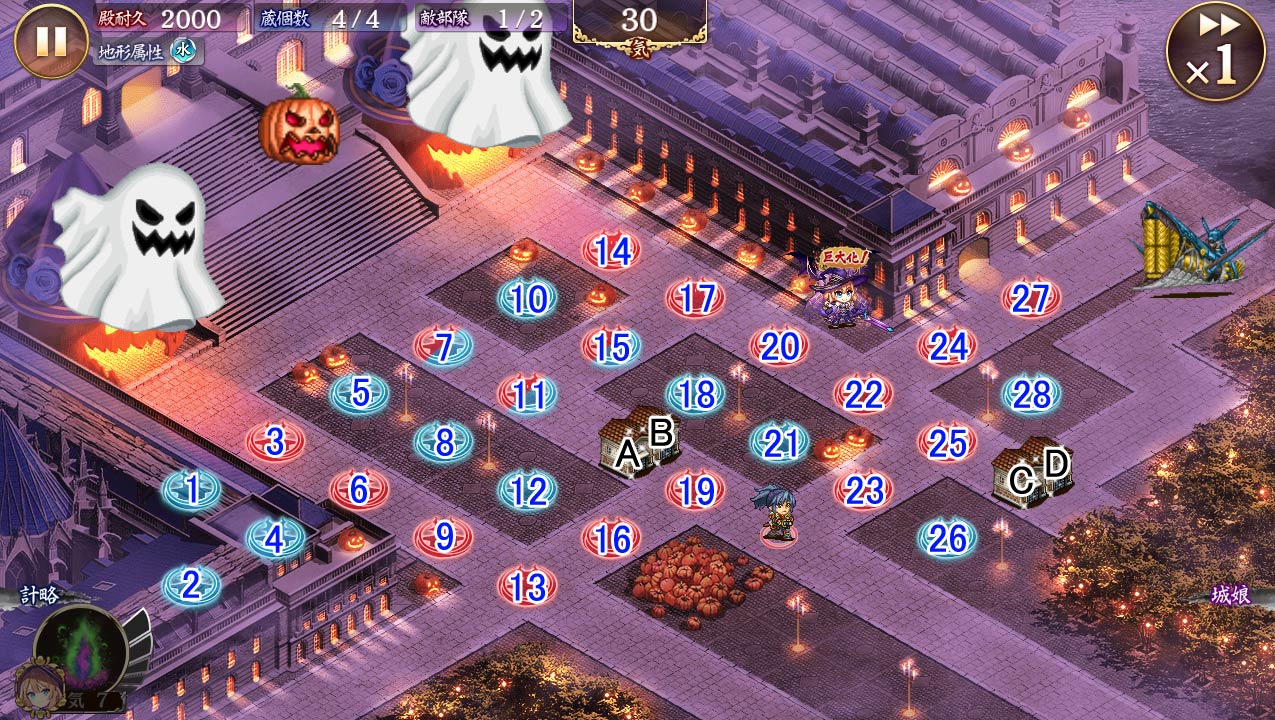1275x720 pixels.
Task: Choose deployment tile 16
Action: [611, 538]
